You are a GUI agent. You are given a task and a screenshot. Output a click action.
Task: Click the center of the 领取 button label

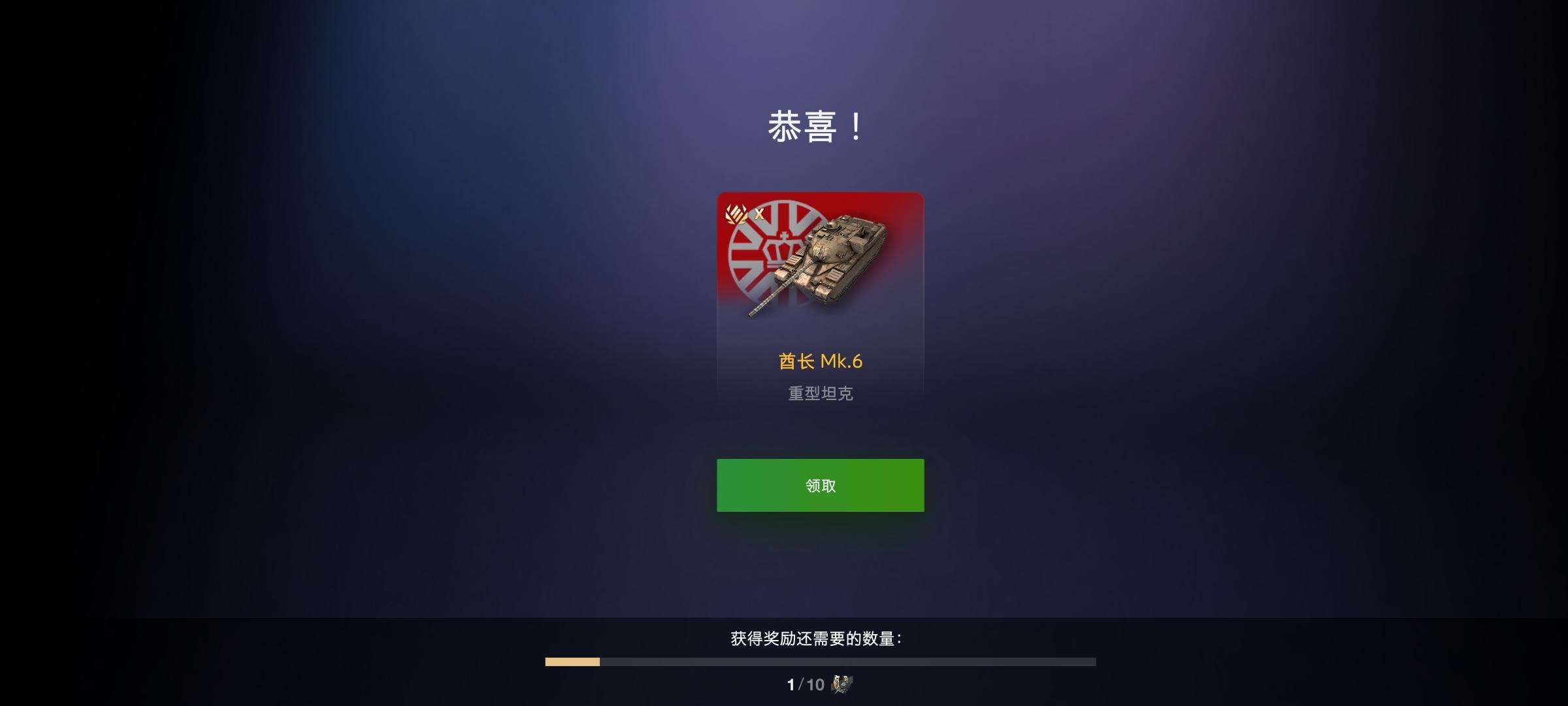click(x=819, y=485)
